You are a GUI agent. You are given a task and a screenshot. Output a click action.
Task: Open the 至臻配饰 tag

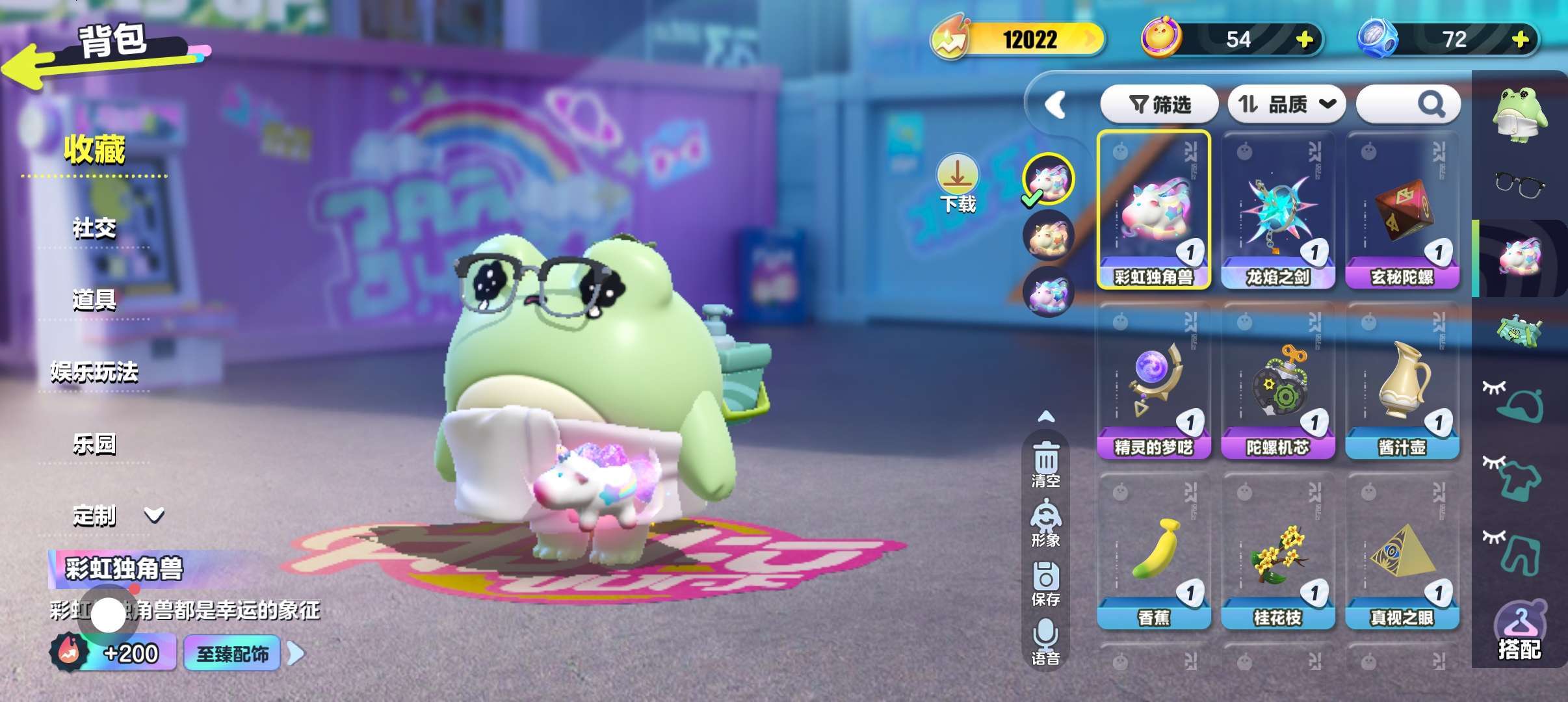233,653
